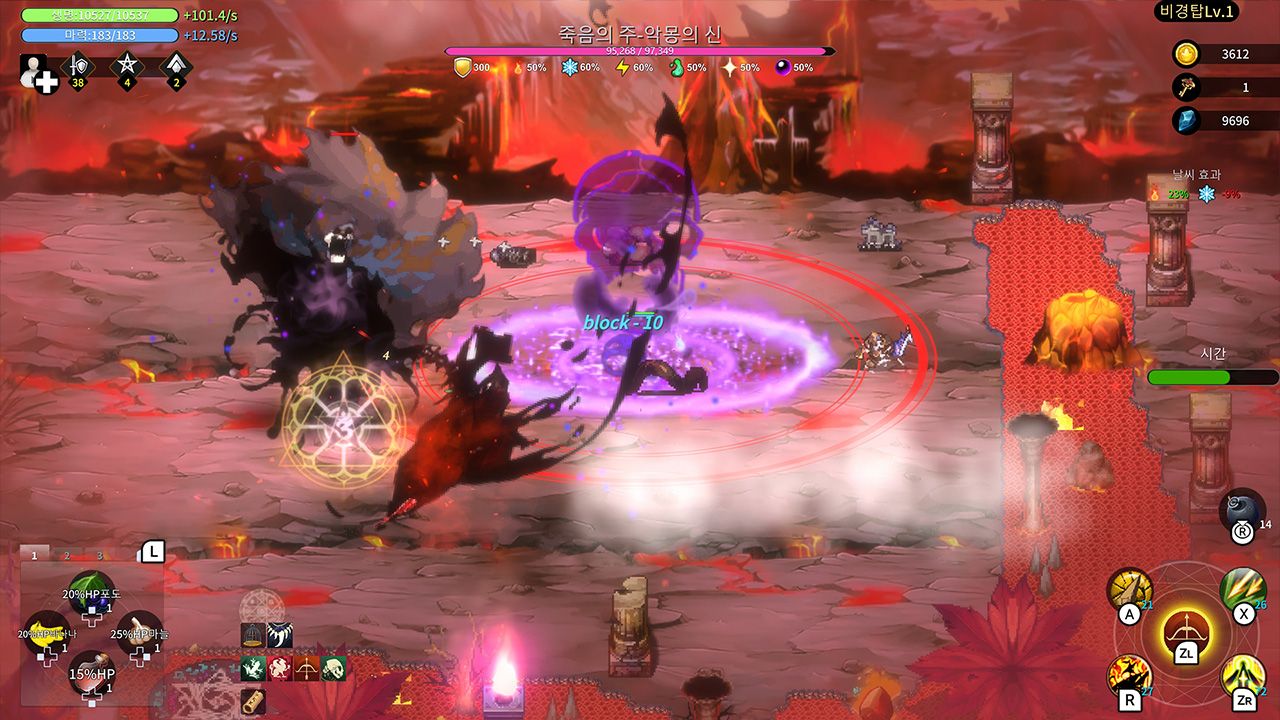Image resolution: width=1280 pixels, height=720 pixels.
Task: Switch to quick-item tab 2
Action: pos(67,555)
